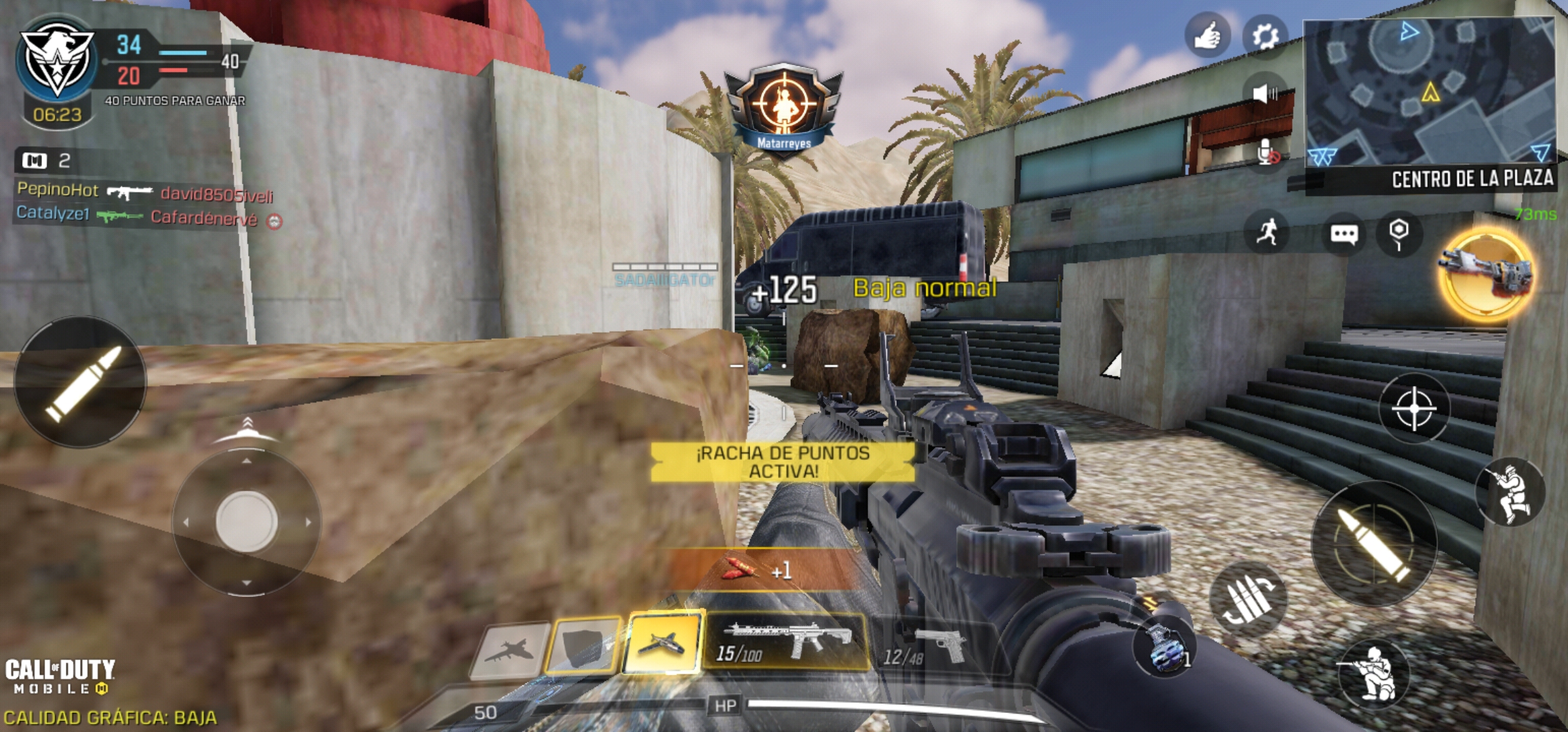Fire using the left bullet button
Image resolution: width=1568 pixels, height=732 pixels.
point(80,382)
